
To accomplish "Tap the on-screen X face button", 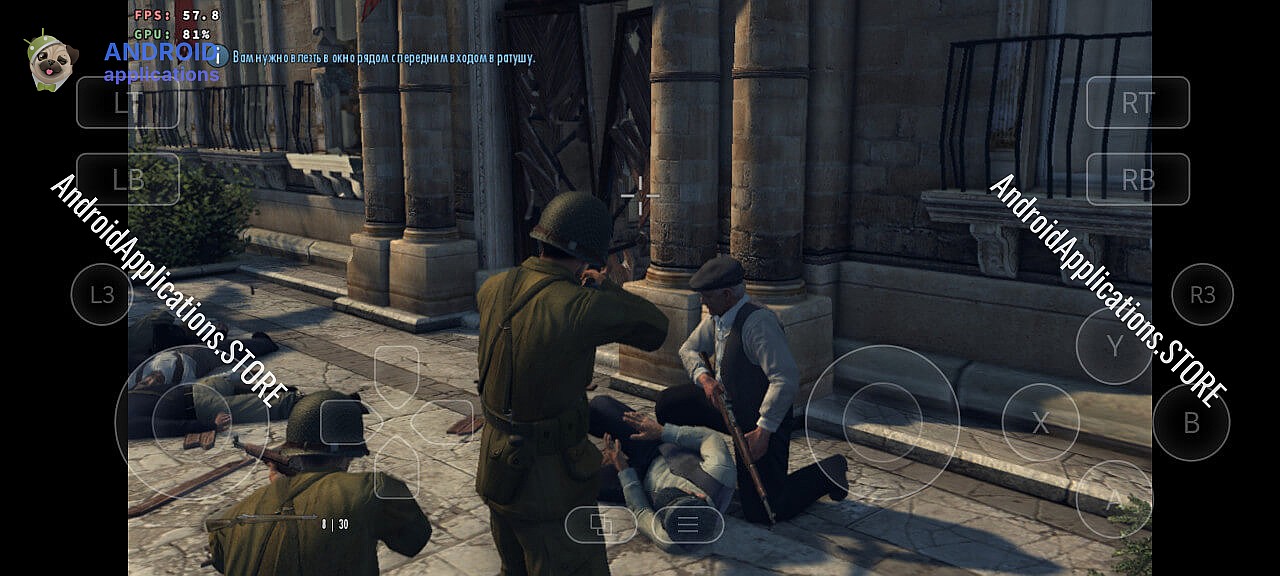I will [1040, 423].
